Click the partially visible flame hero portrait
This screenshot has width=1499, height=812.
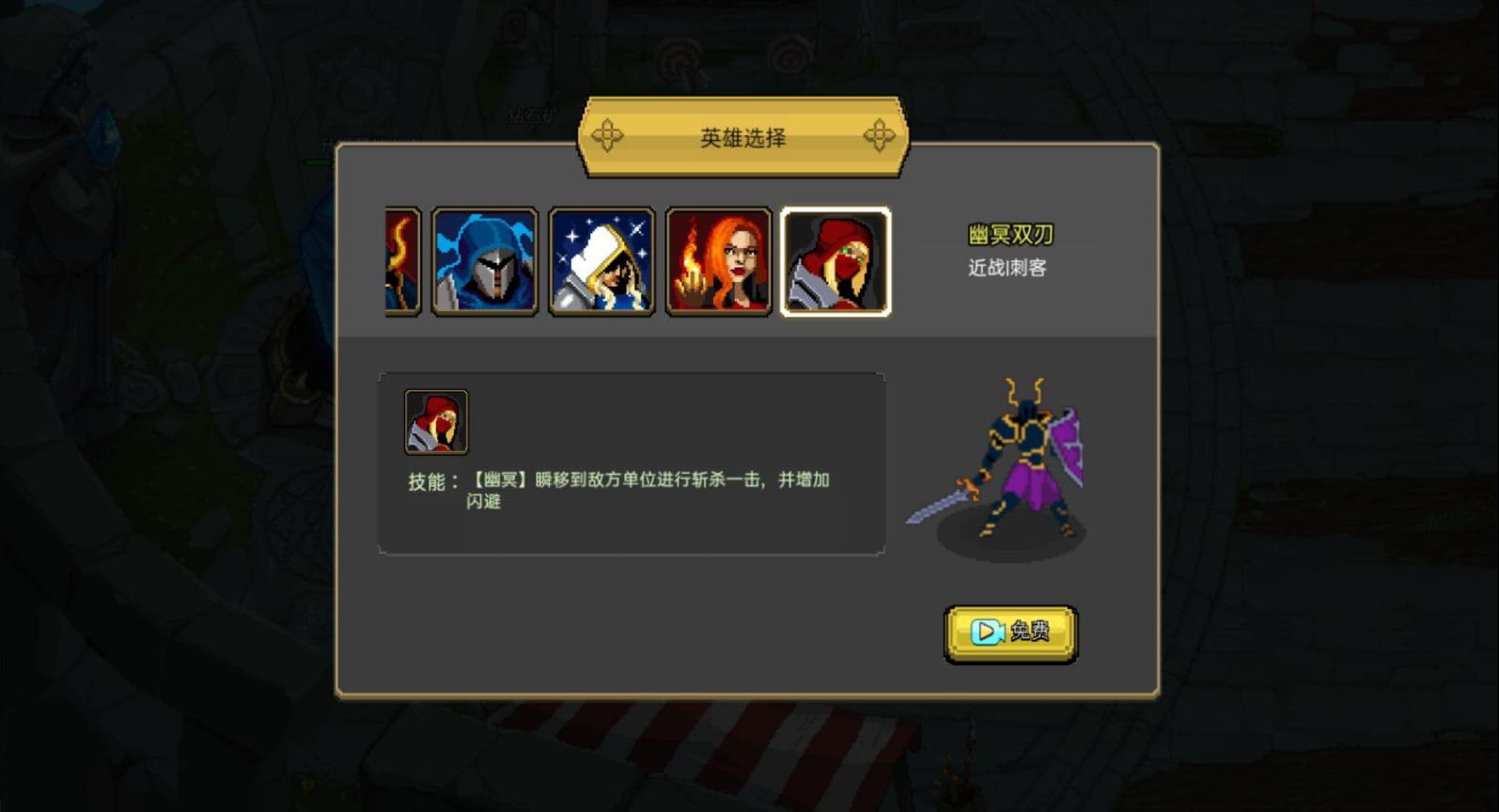click(400, 261)
